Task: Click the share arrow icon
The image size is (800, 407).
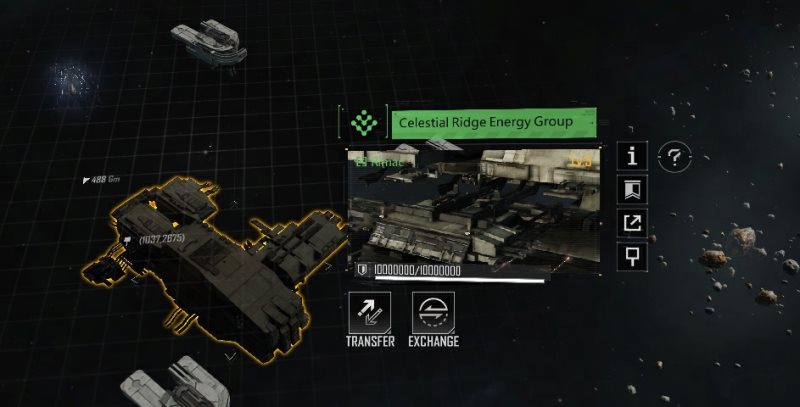Action: point(632,223)
